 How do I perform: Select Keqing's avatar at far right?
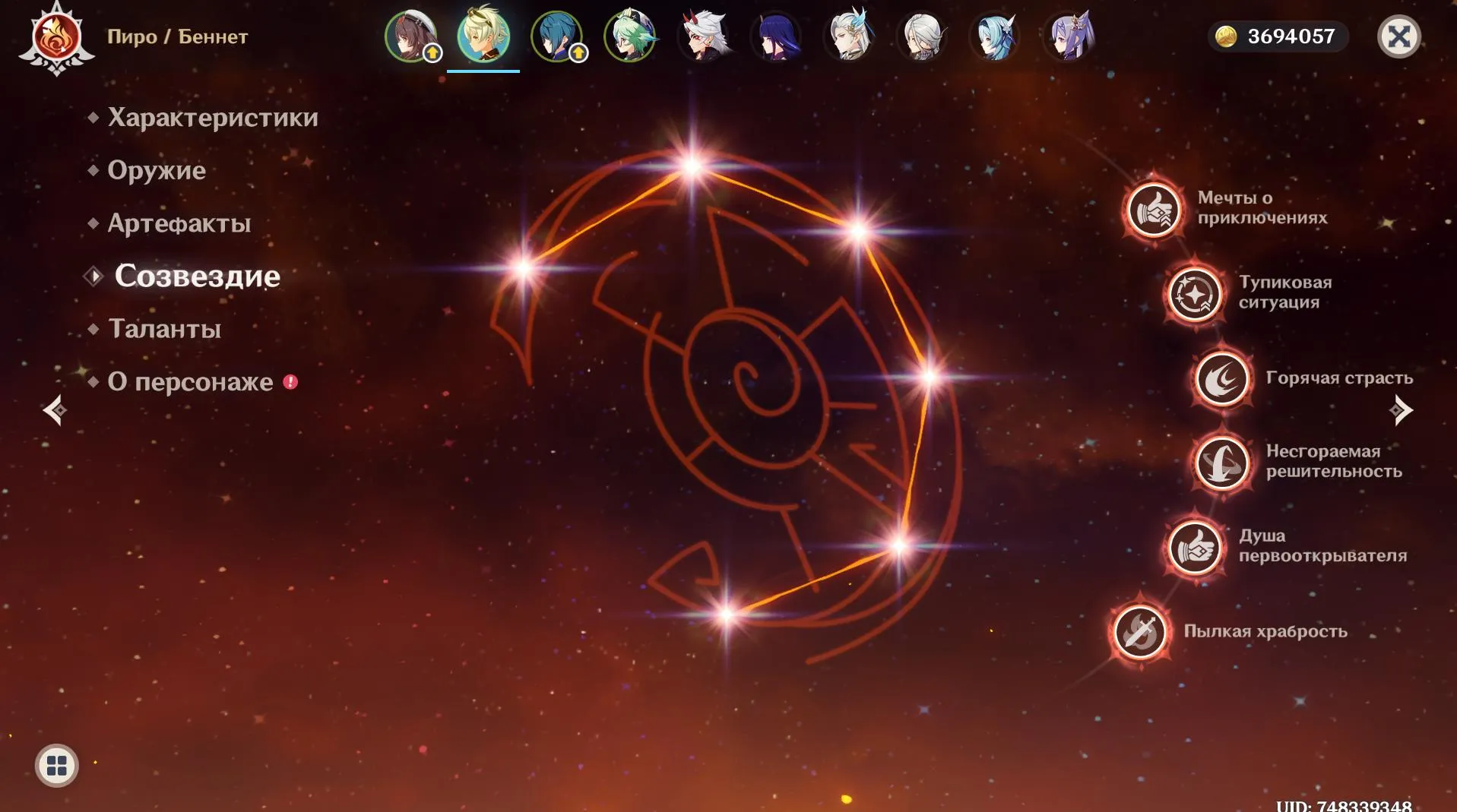(1068, 36)
